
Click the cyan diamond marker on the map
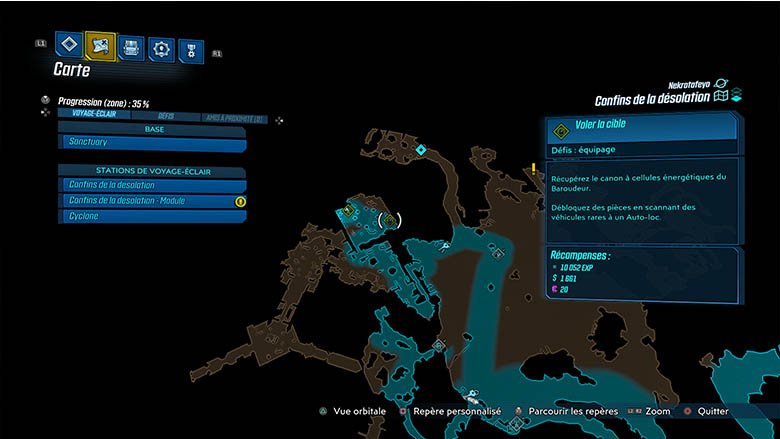pyautogui.click(x=421, y=150)
